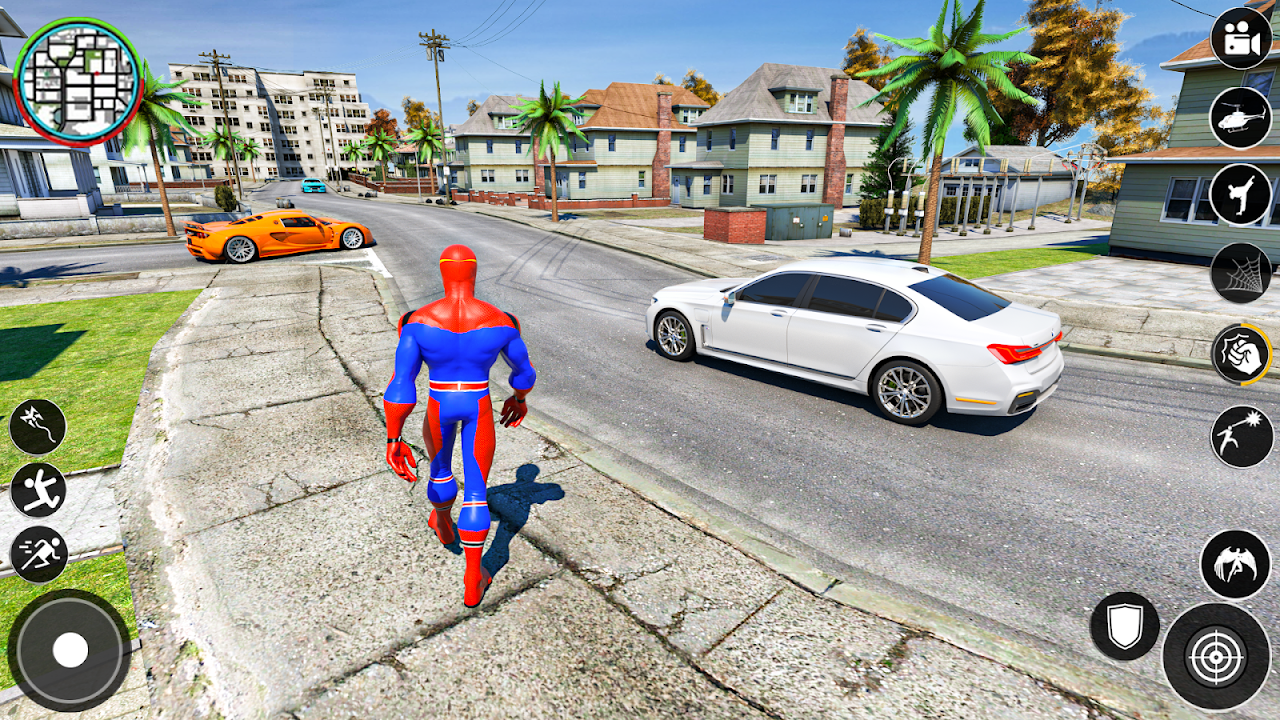Tap the virtual movement joystick

pos(70,651)
